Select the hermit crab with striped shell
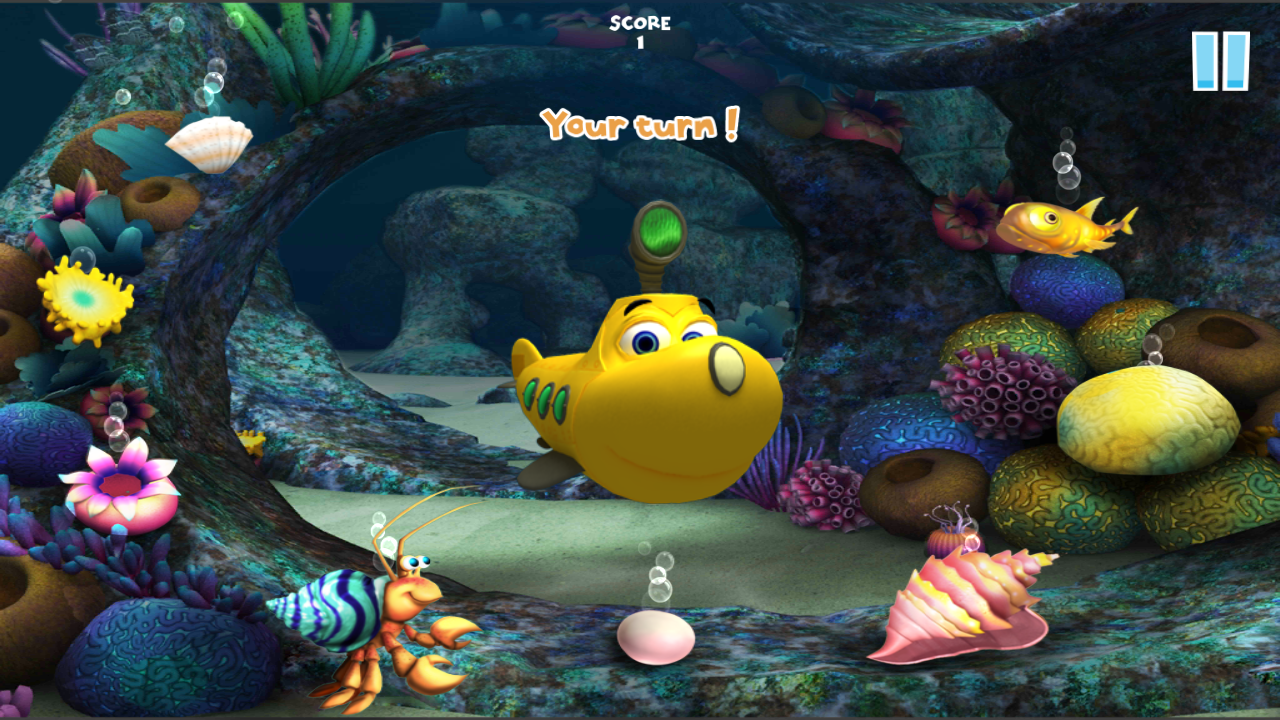 375,617
